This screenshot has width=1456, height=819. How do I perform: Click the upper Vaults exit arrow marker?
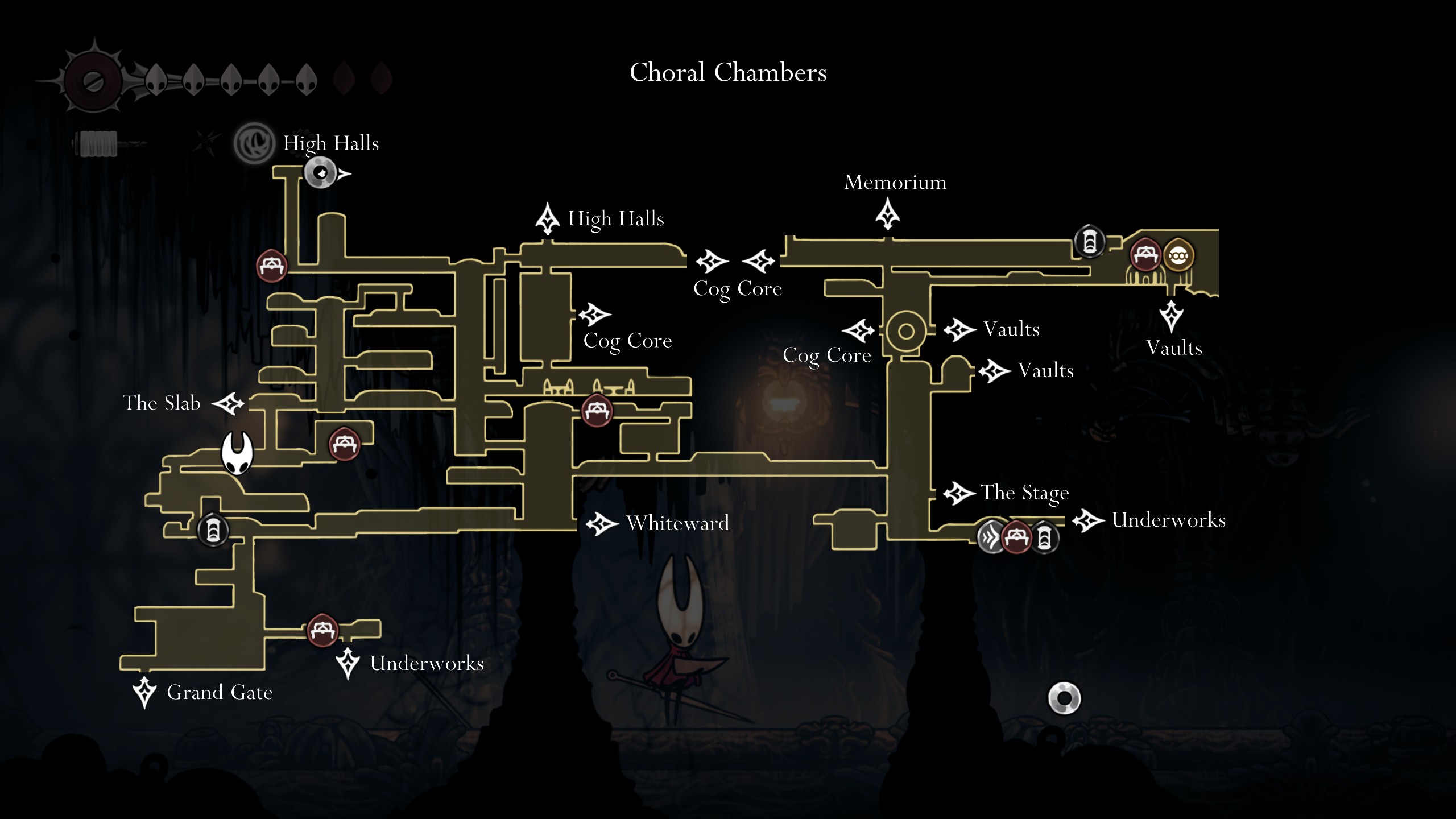960,329
